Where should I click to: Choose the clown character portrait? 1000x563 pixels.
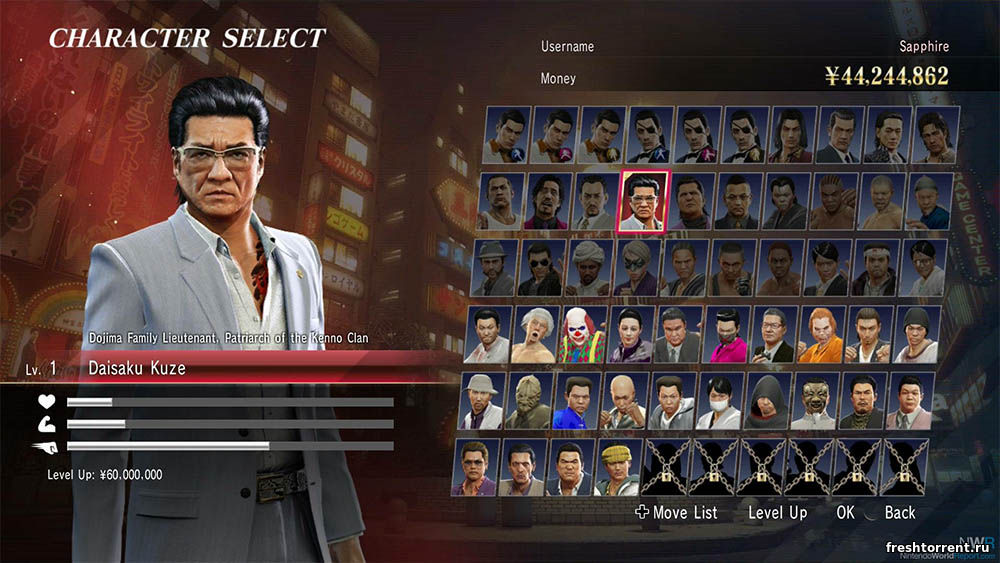pyautogui.click(x=583, y=335)
